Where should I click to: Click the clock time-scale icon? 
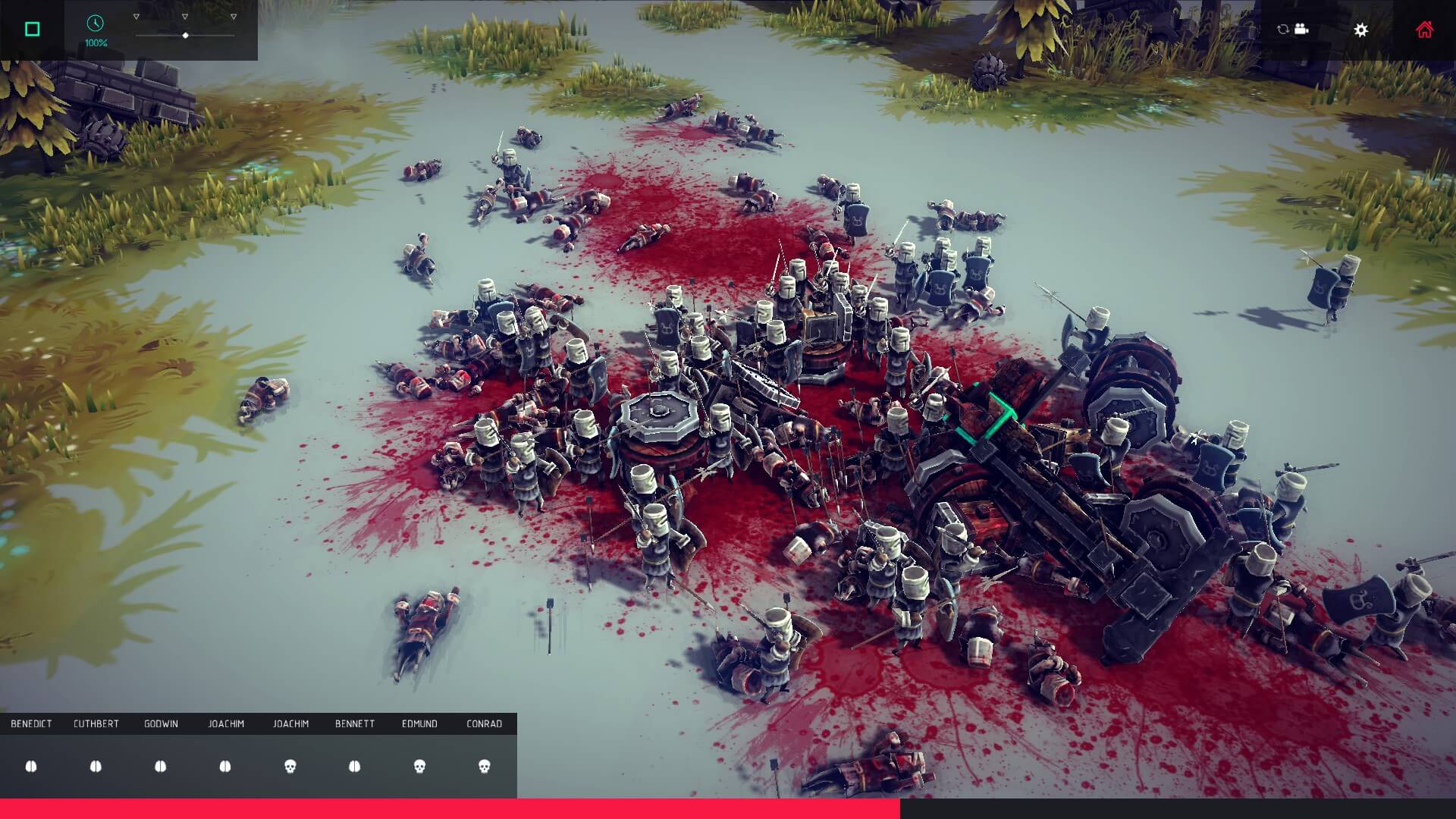click(x=94, y=24)
